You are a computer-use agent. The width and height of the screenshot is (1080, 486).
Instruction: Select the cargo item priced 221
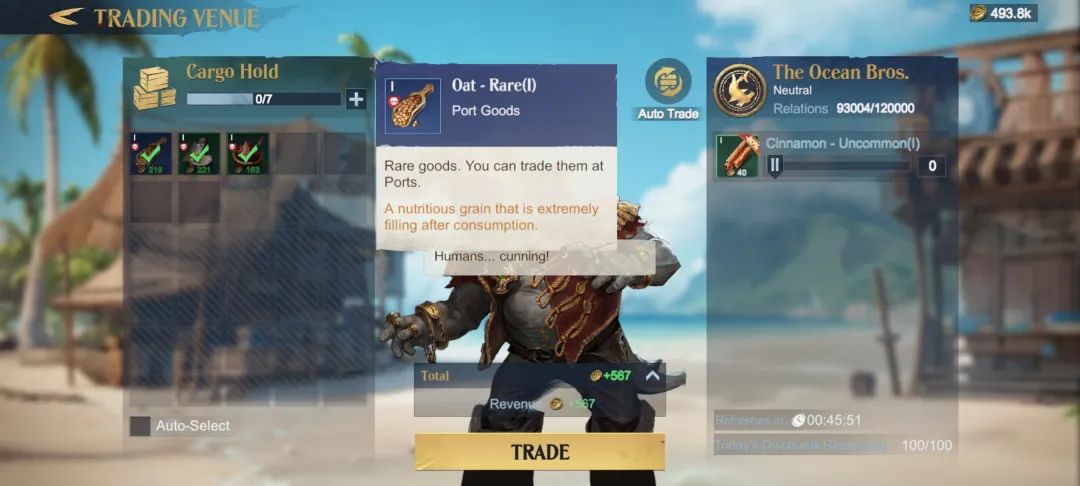[199, 154]
